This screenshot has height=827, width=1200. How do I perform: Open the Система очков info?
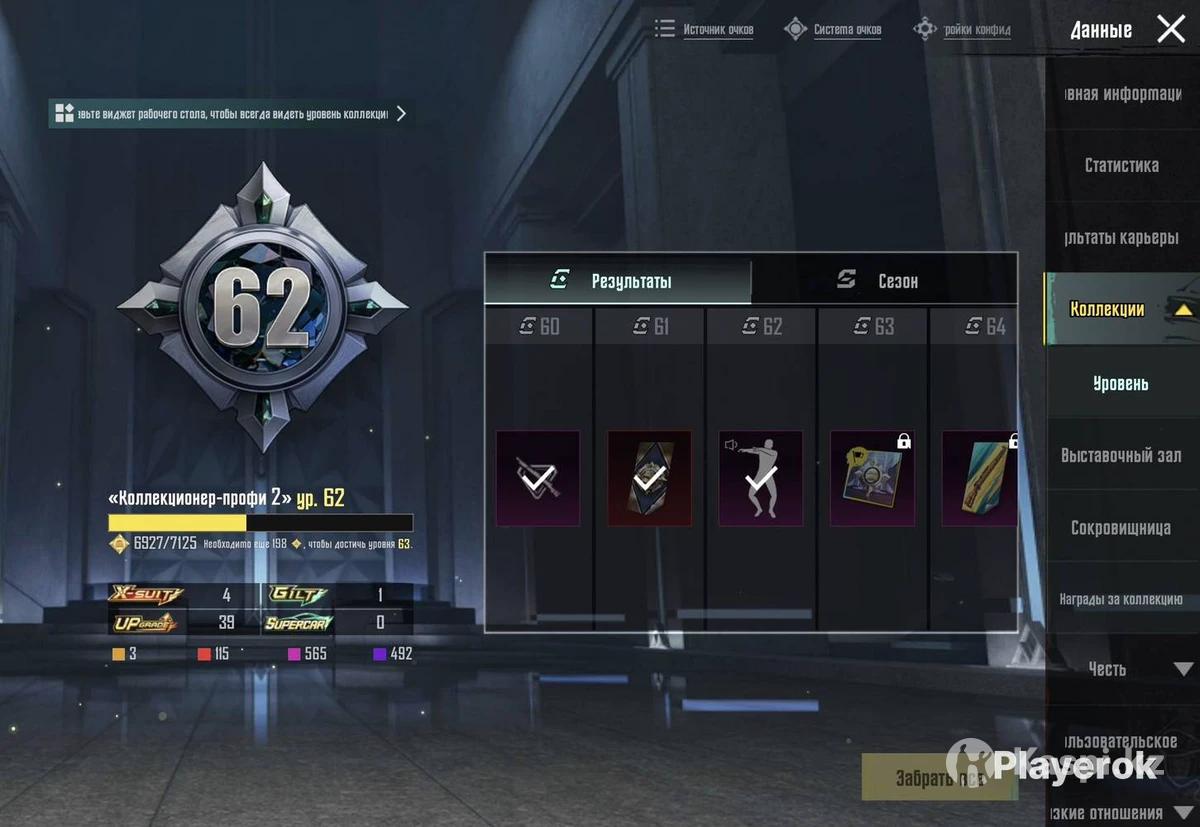834,29
